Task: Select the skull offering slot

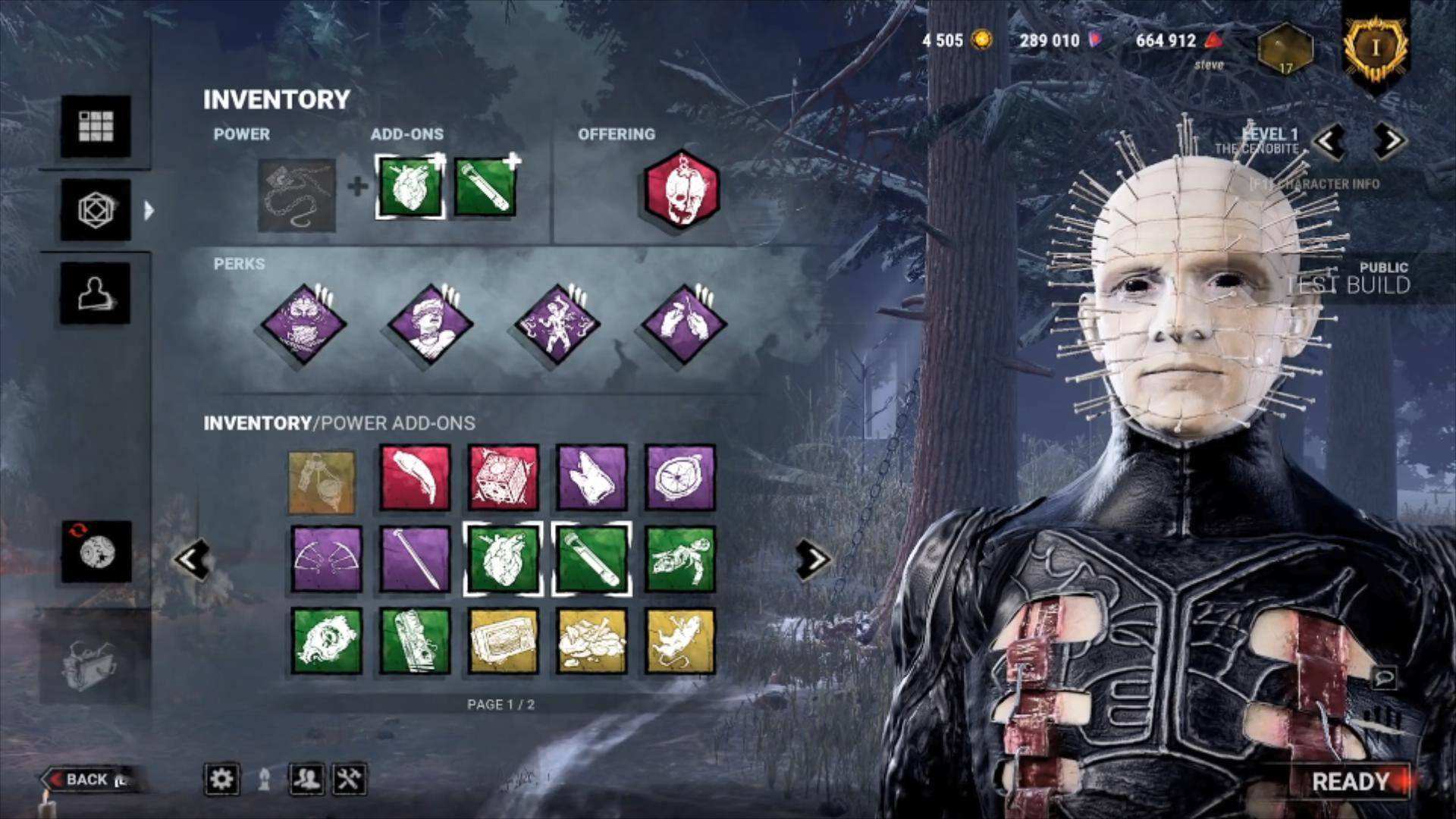Action: pyautogui.click(x=681, y=189)
